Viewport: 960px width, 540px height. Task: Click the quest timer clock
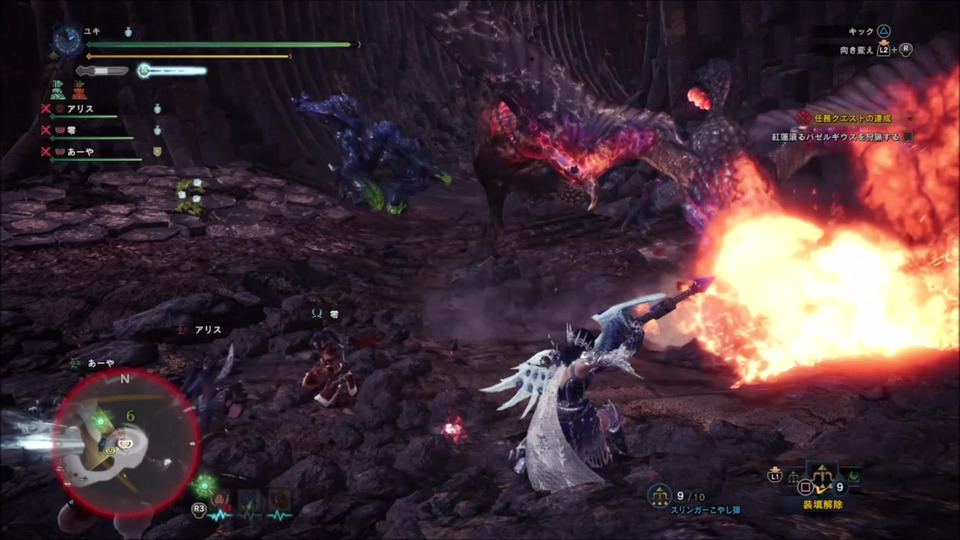pos(67,39)
